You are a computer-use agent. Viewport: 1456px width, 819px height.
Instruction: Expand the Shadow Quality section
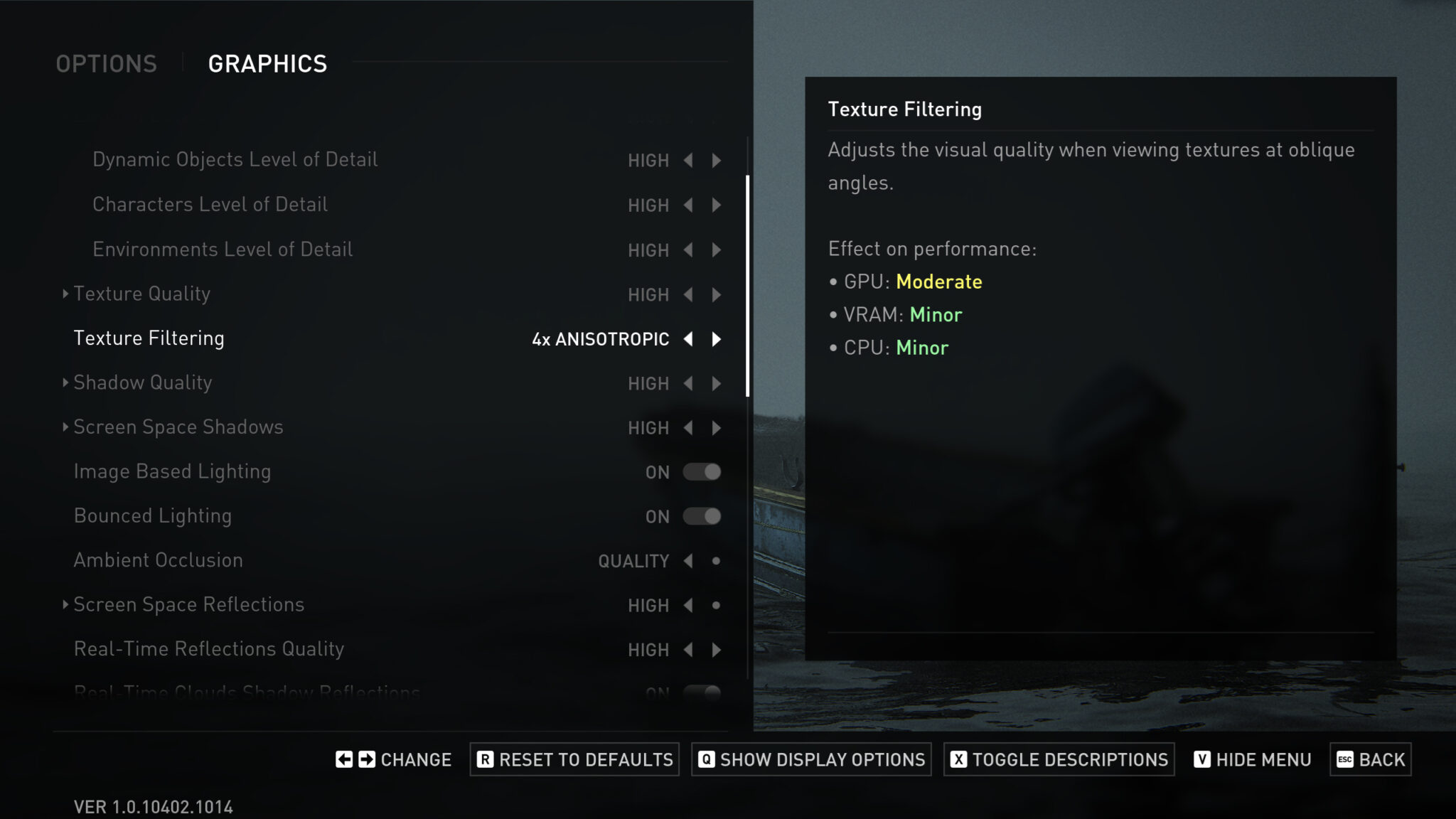pyautogui.click(x=65, y=383)
